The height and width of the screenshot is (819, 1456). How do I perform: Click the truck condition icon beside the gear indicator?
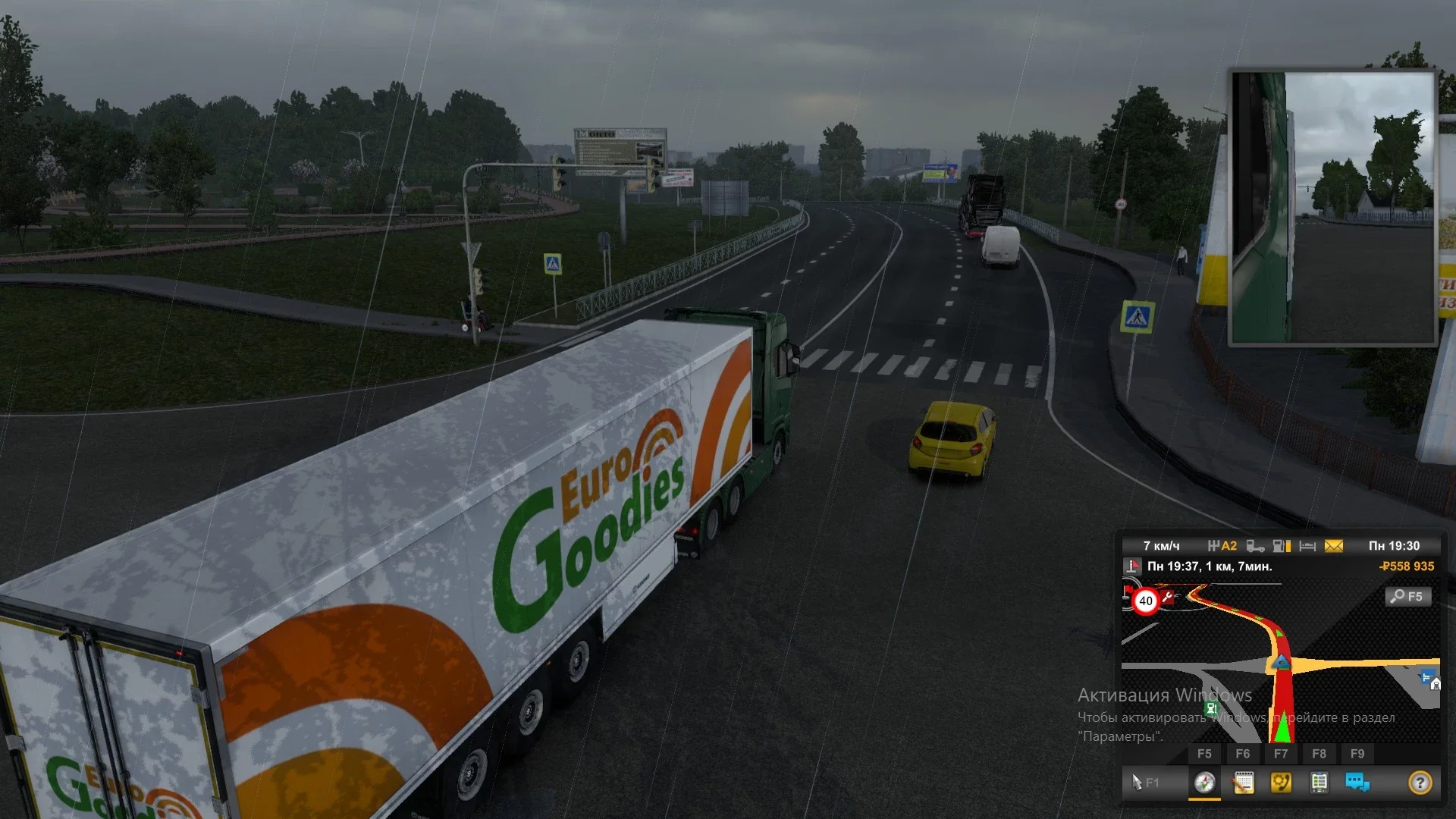click(1256, 545)
